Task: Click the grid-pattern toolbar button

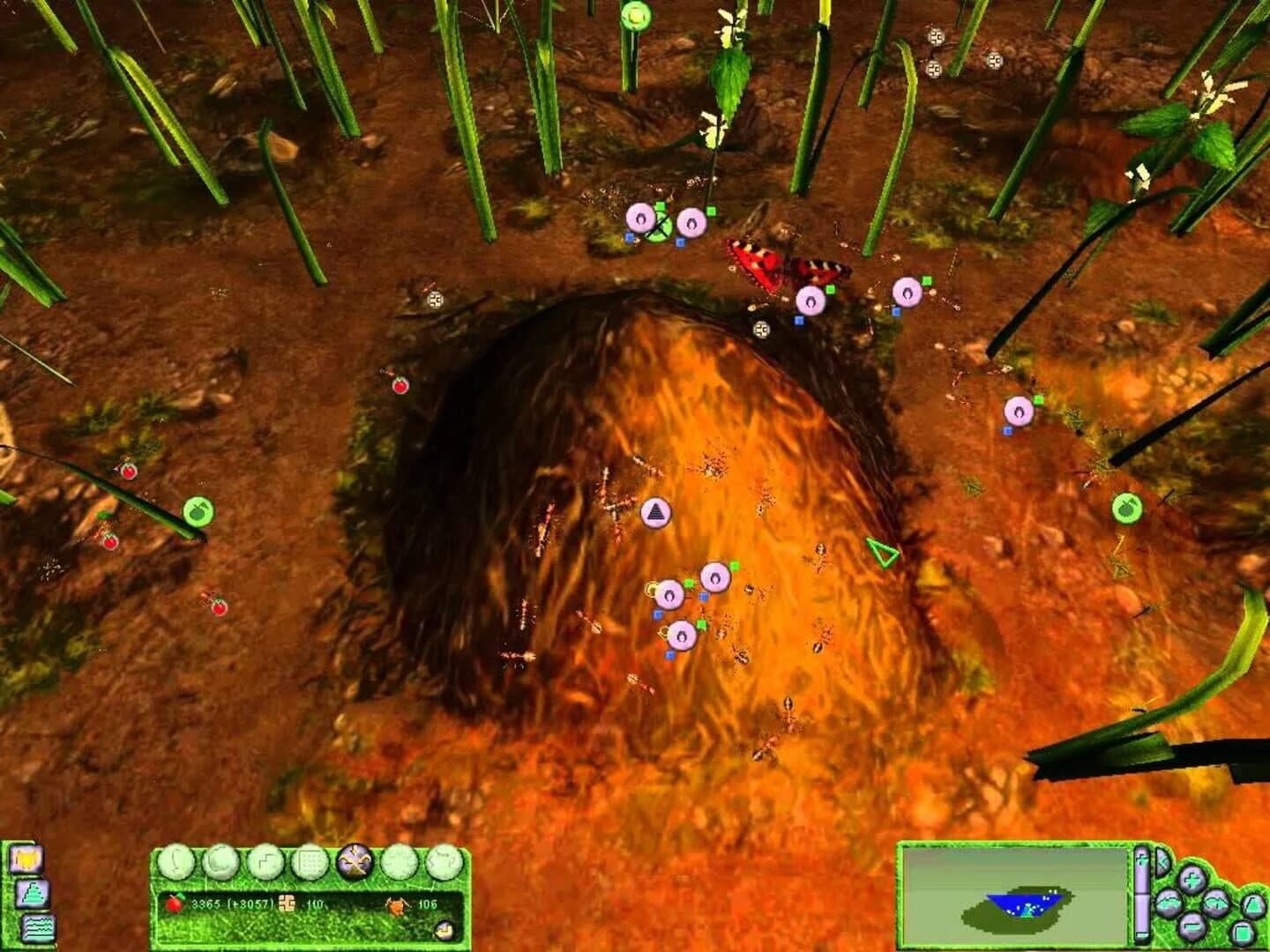Action: coord(310,862)
